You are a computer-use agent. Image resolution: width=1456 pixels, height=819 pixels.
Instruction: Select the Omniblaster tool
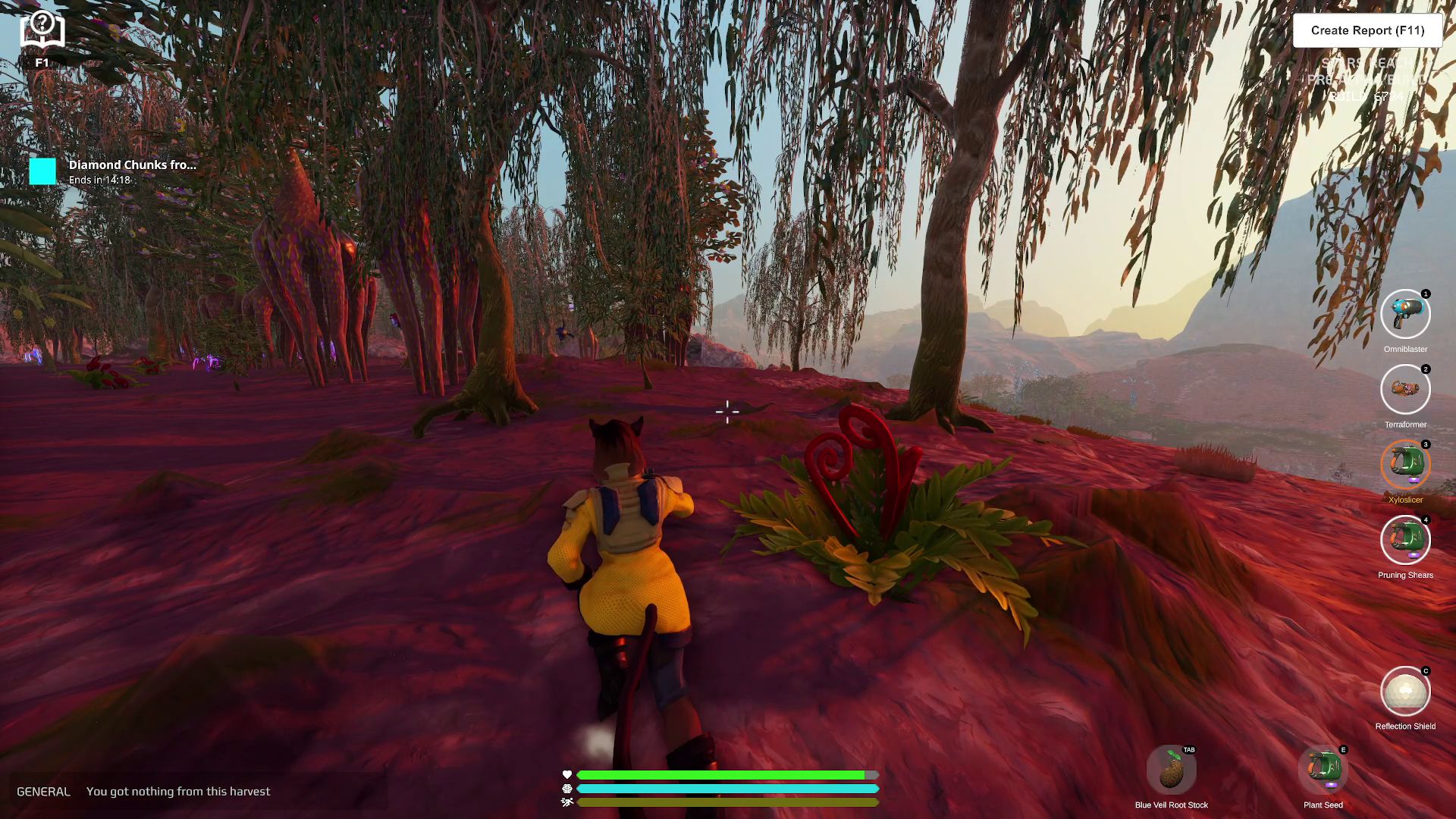tap(1405, 314)
